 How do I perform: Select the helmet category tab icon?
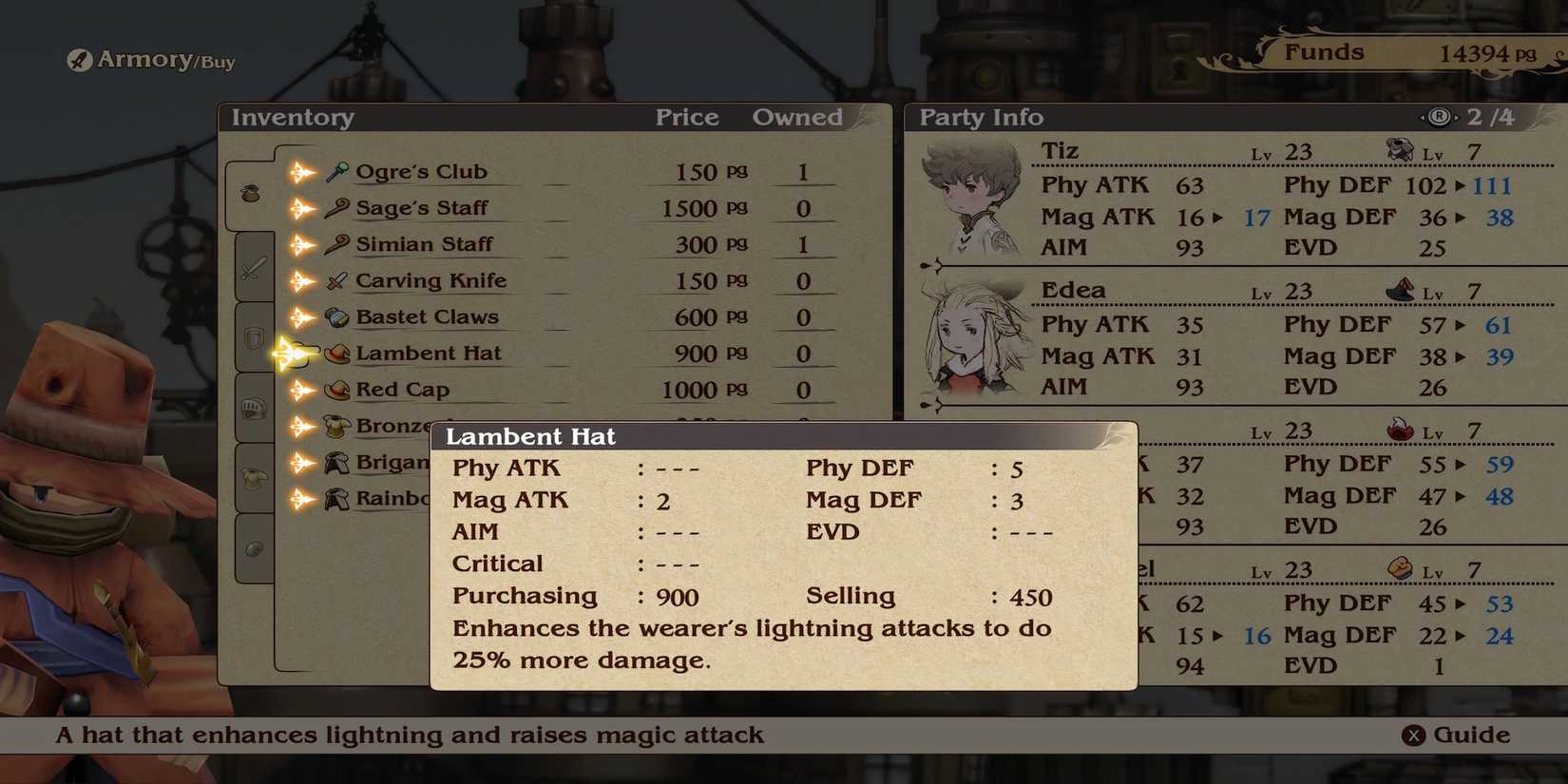tap(252, 409)
